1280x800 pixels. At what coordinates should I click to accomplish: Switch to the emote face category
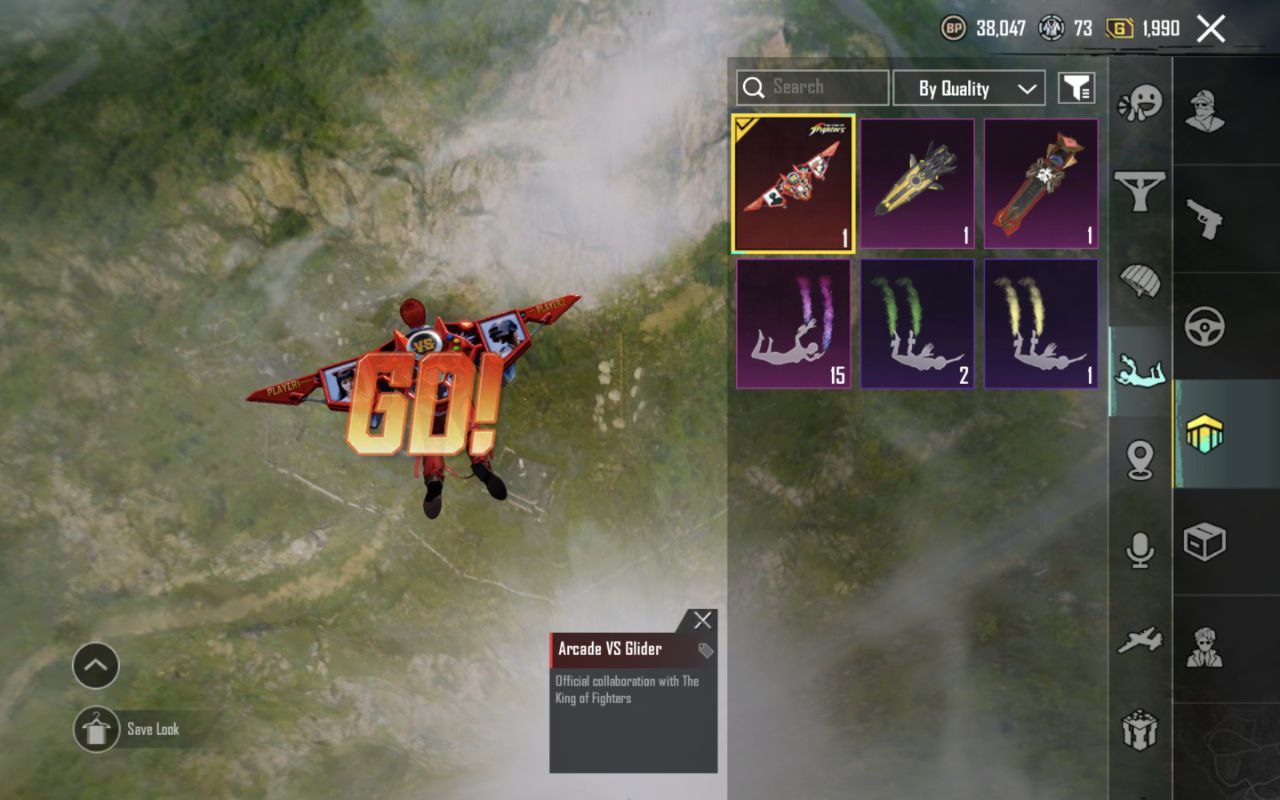click(1139, 104)
